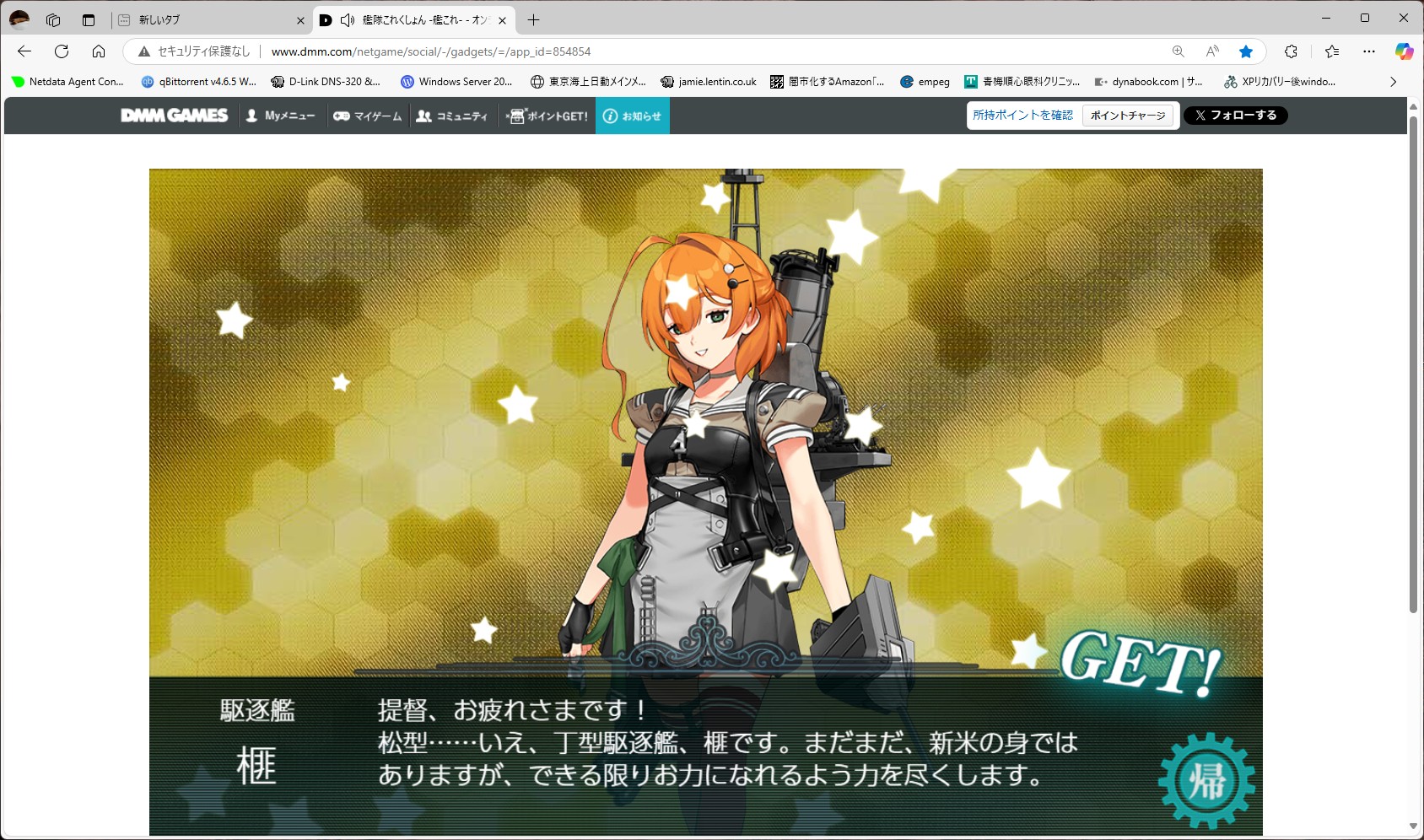Open the Point GET! page

coord(547,116)
